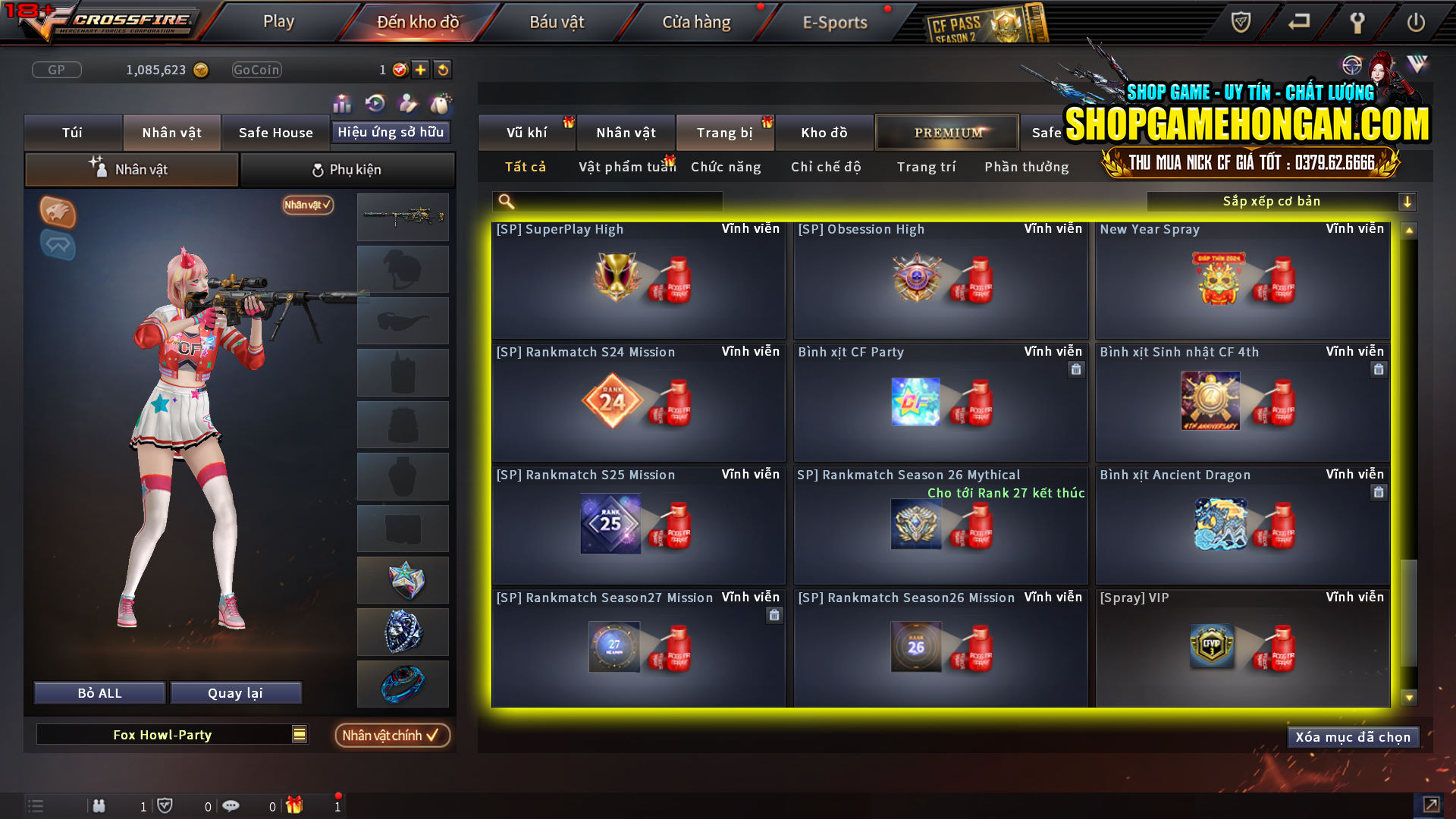Click the down arrow beside the sort bar
Image resolution: width=1456 pixels, height=819 pixels.
click(1408, 202)
